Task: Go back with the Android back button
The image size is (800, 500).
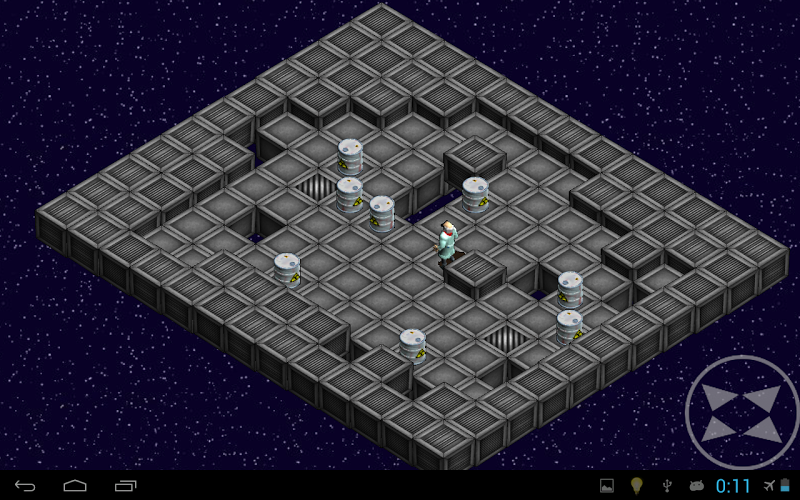Action: tap(26, 486)
